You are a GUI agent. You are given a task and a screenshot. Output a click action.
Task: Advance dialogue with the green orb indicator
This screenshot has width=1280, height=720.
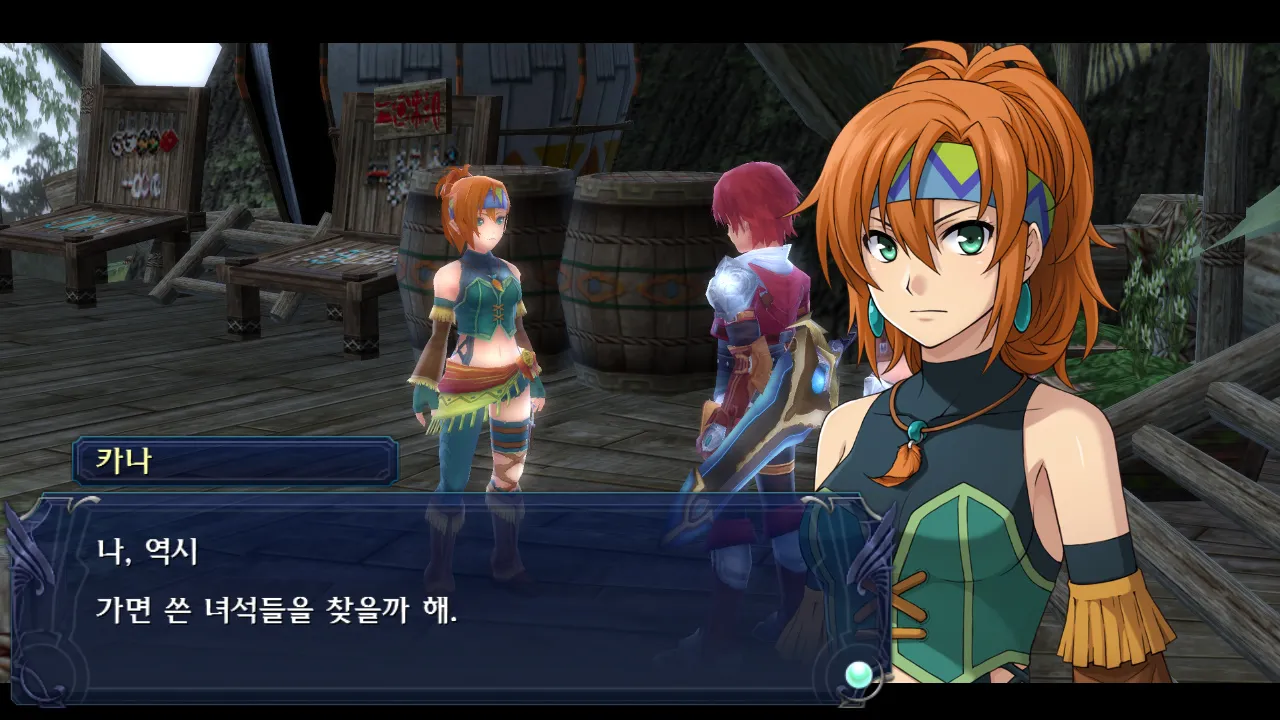(858, 675)
